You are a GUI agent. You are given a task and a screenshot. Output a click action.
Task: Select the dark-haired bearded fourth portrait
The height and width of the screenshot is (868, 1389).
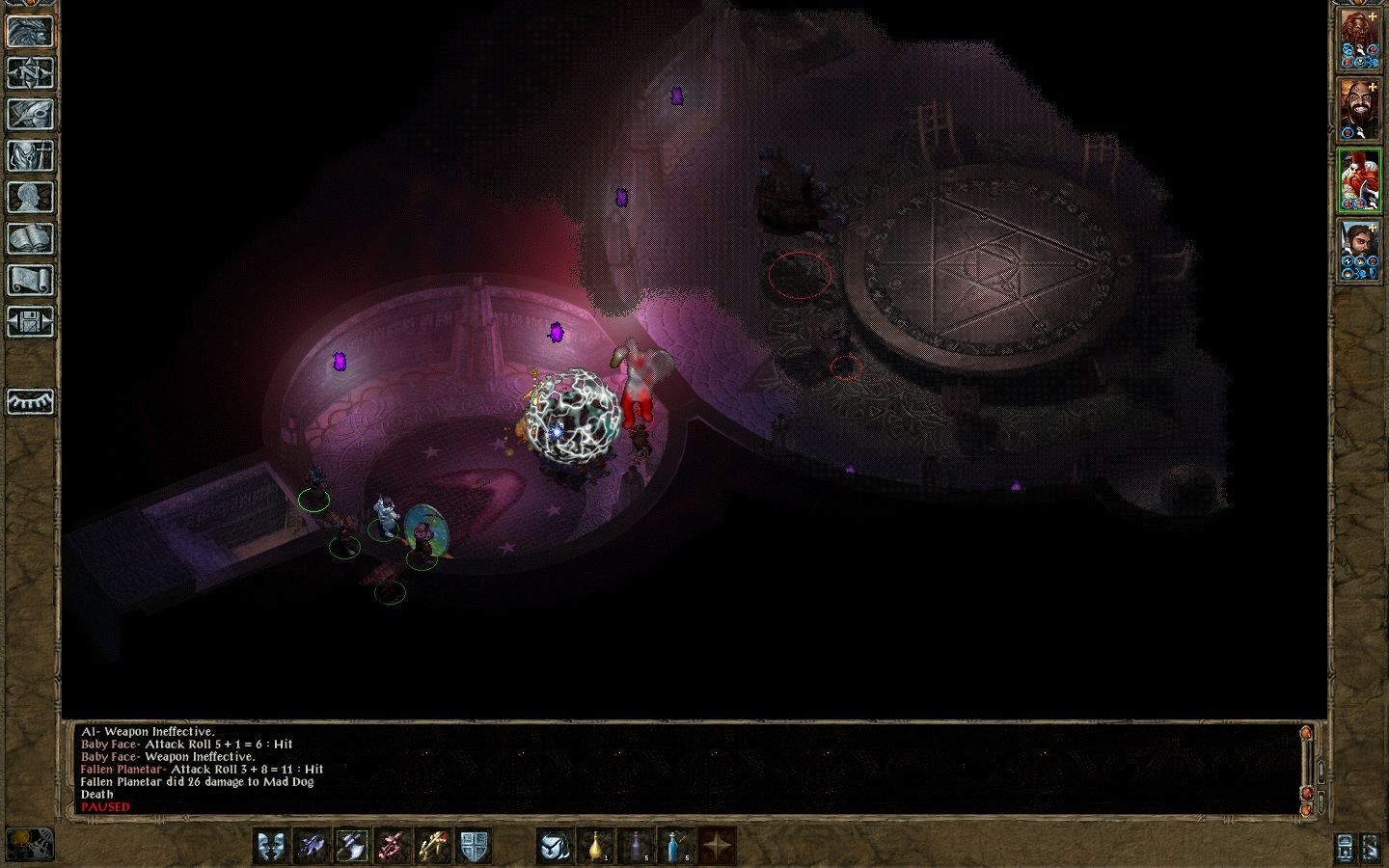coord(1358,251)
